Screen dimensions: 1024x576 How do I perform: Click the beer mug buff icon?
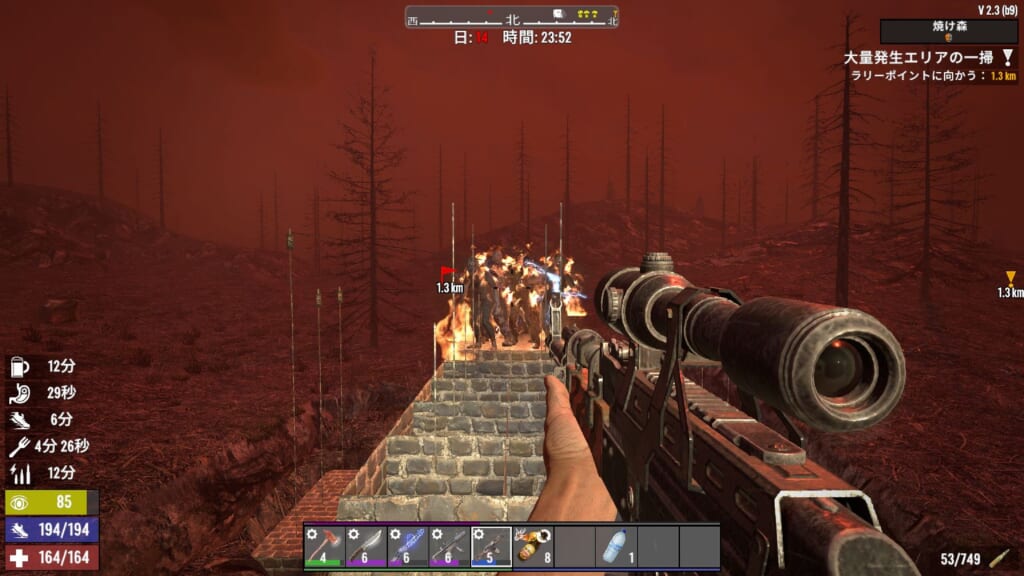click(21, 367)
